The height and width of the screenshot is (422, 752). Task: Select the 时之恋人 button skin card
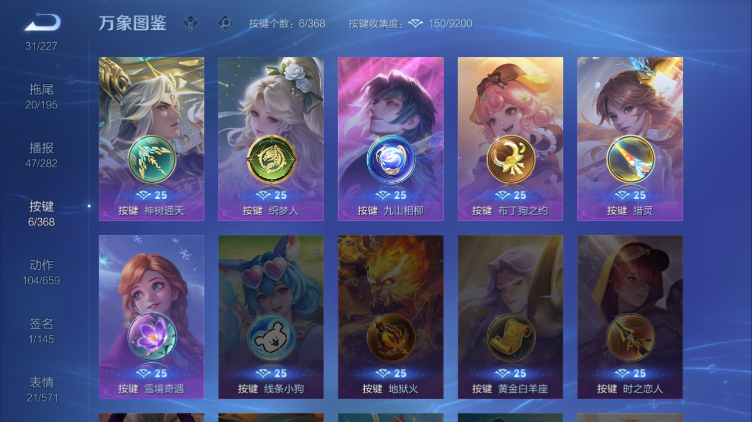pos(630,316)
